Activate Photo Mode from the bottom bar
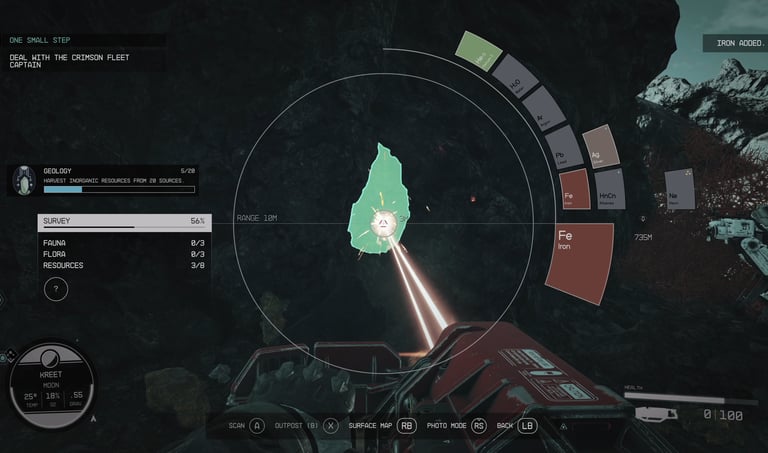The image size is (768, 453). tap(456, 425)
